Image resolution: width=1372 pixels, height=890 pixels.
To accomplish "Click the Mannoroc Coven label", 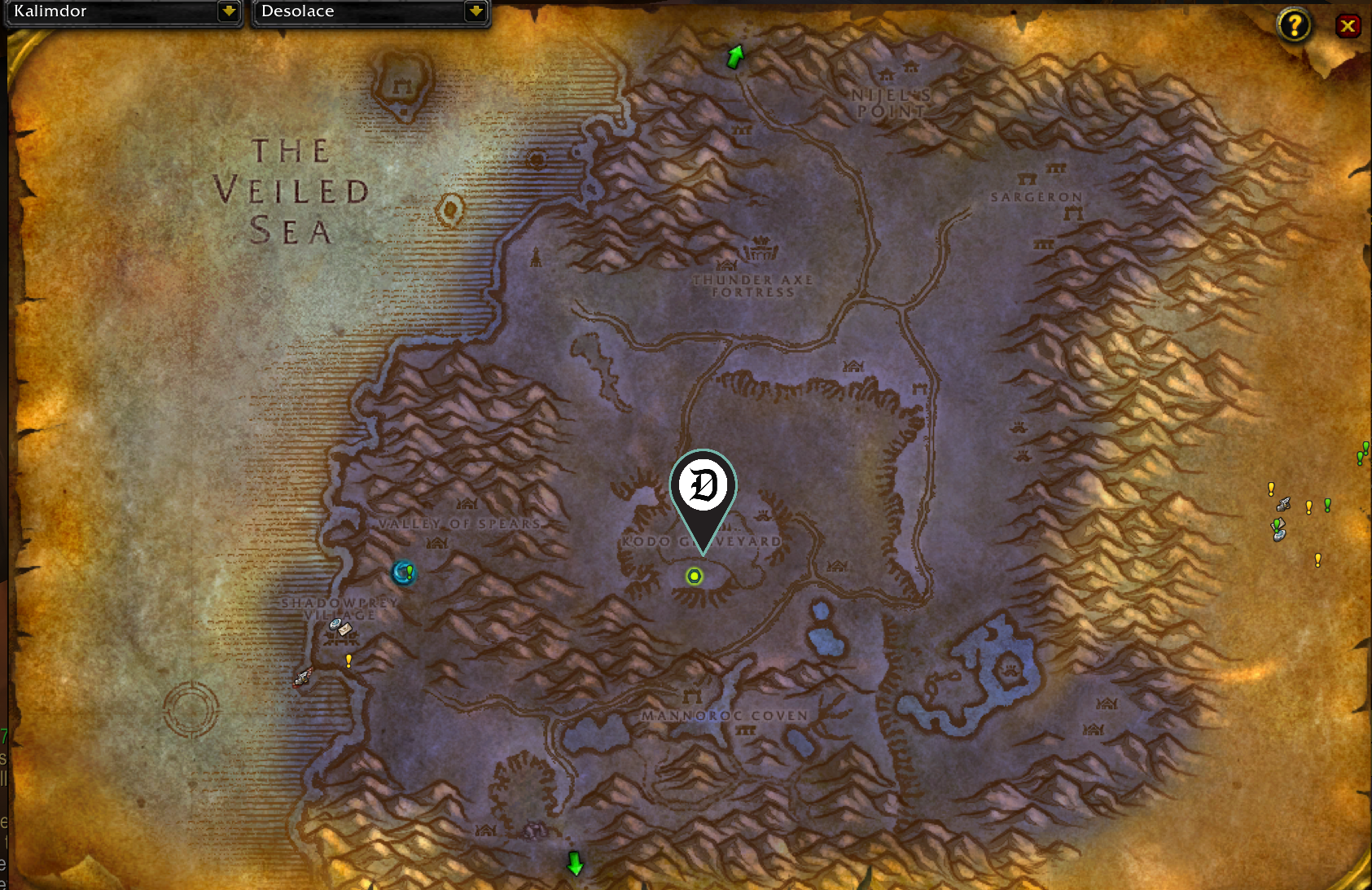I will tap(723, 715).
